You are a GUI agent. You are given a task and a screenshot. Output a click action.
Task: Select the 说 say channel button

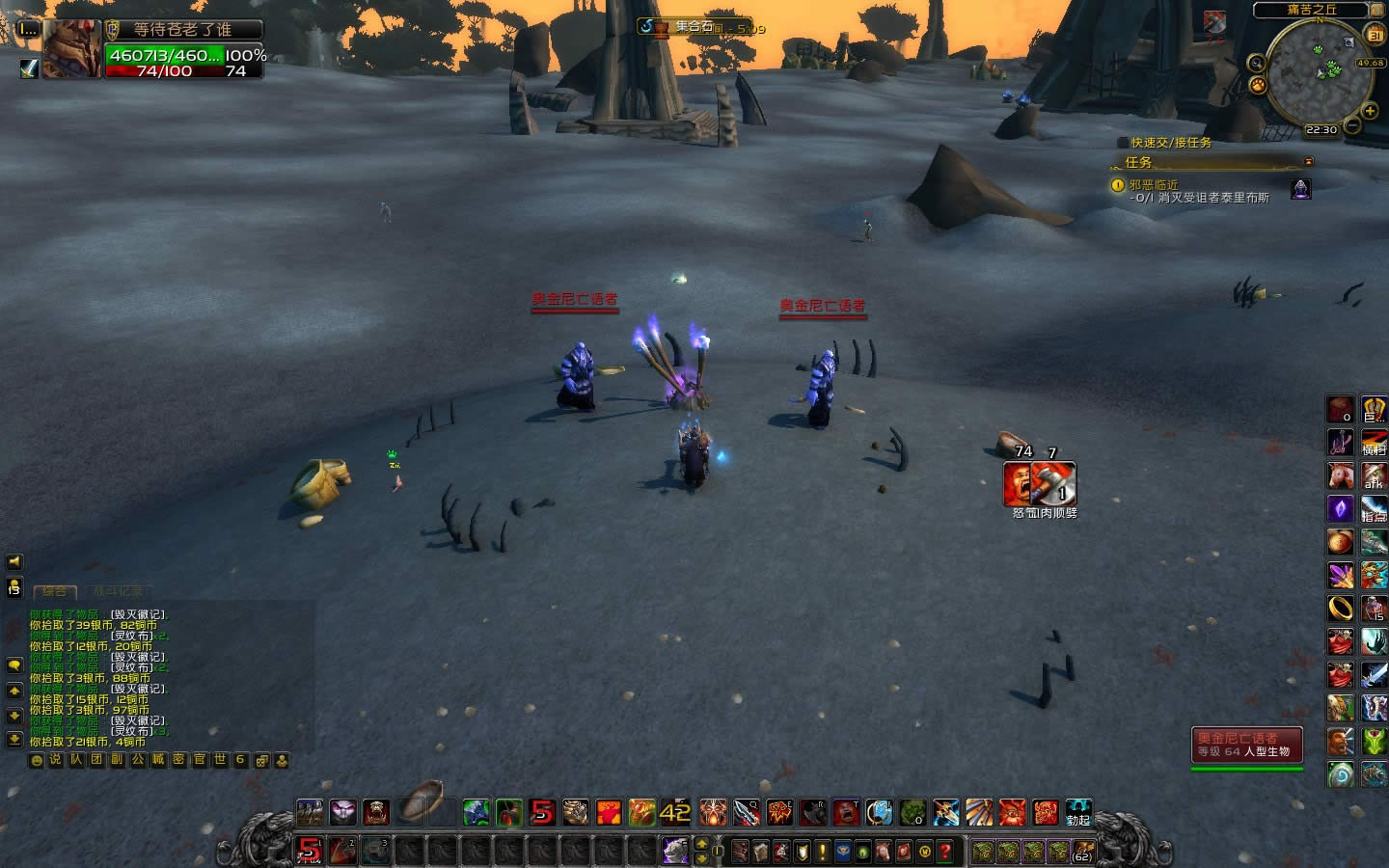pos(56,760)
